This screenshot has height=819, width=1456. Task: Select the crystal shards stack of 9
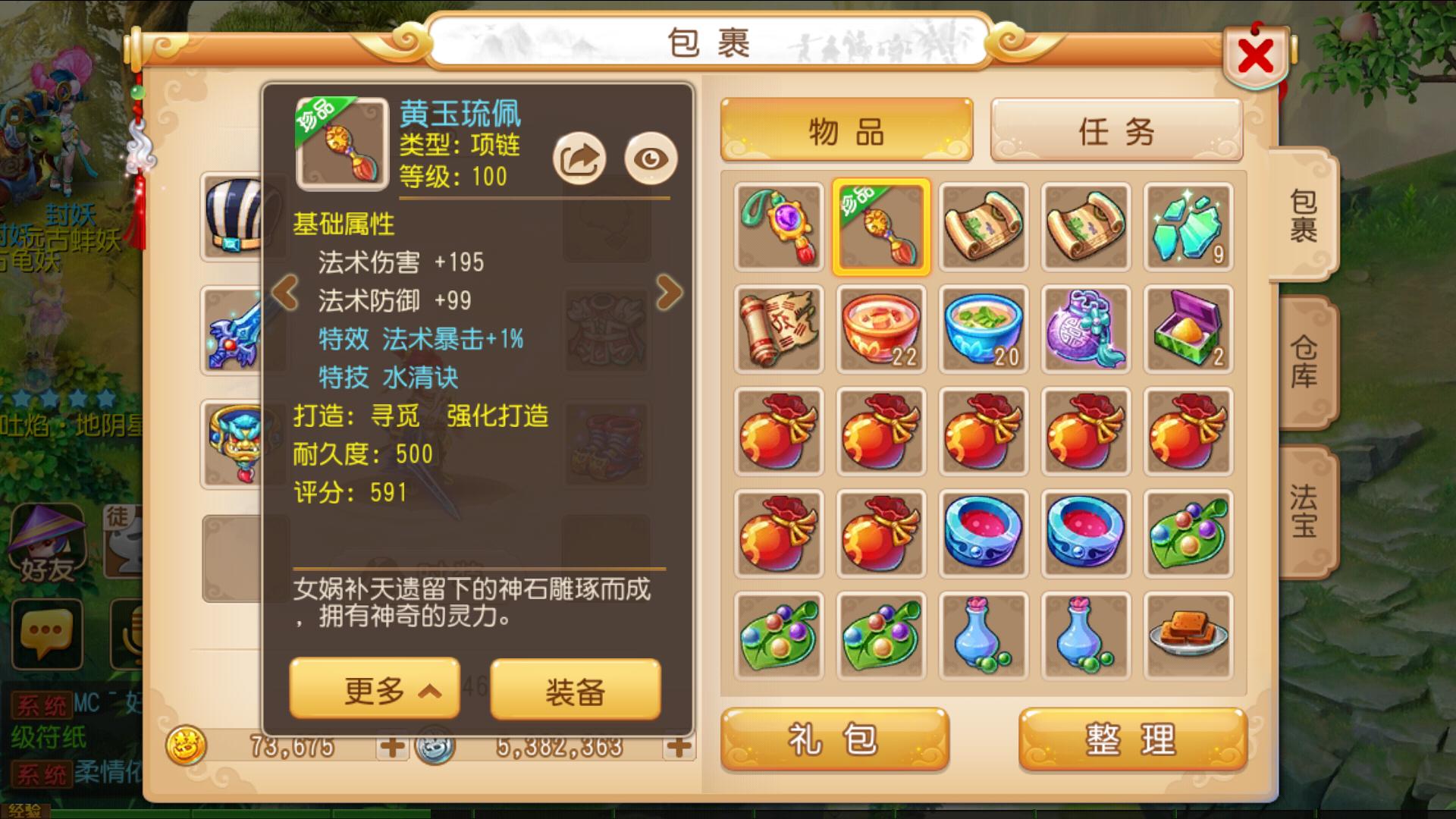[x=1188, y=227]
